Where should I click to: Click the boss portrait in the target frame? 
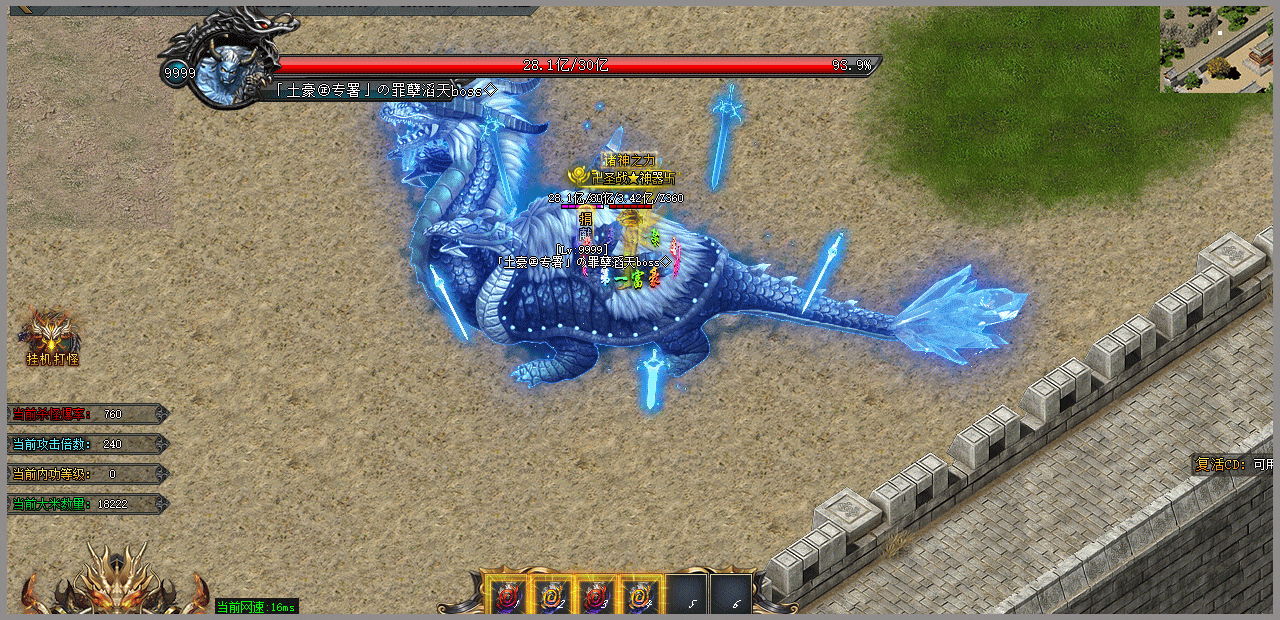pyautogui.click(x=222, y=70)
